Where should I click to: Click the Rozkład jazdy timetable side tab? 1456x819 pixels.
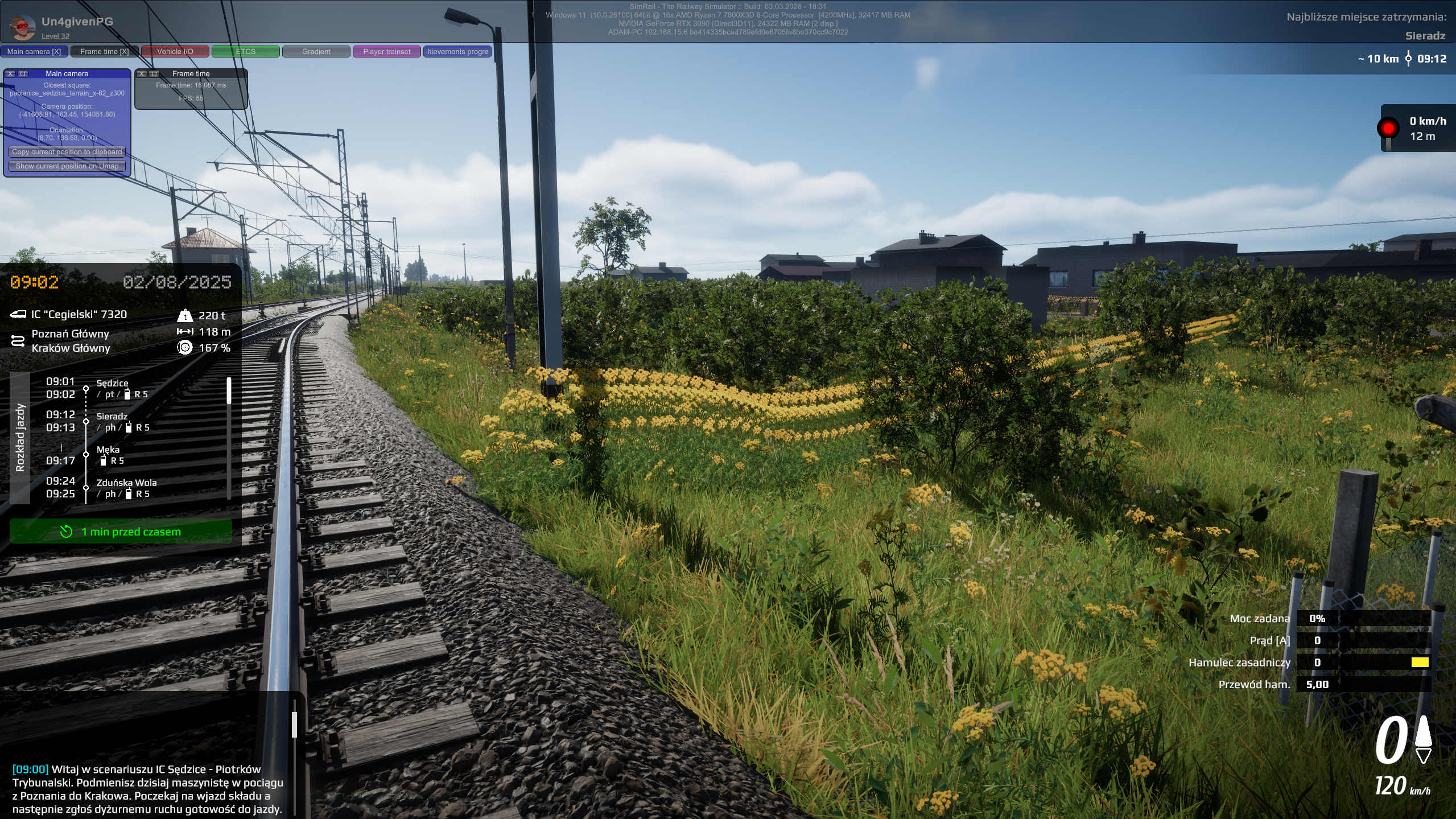coord(20,438)
